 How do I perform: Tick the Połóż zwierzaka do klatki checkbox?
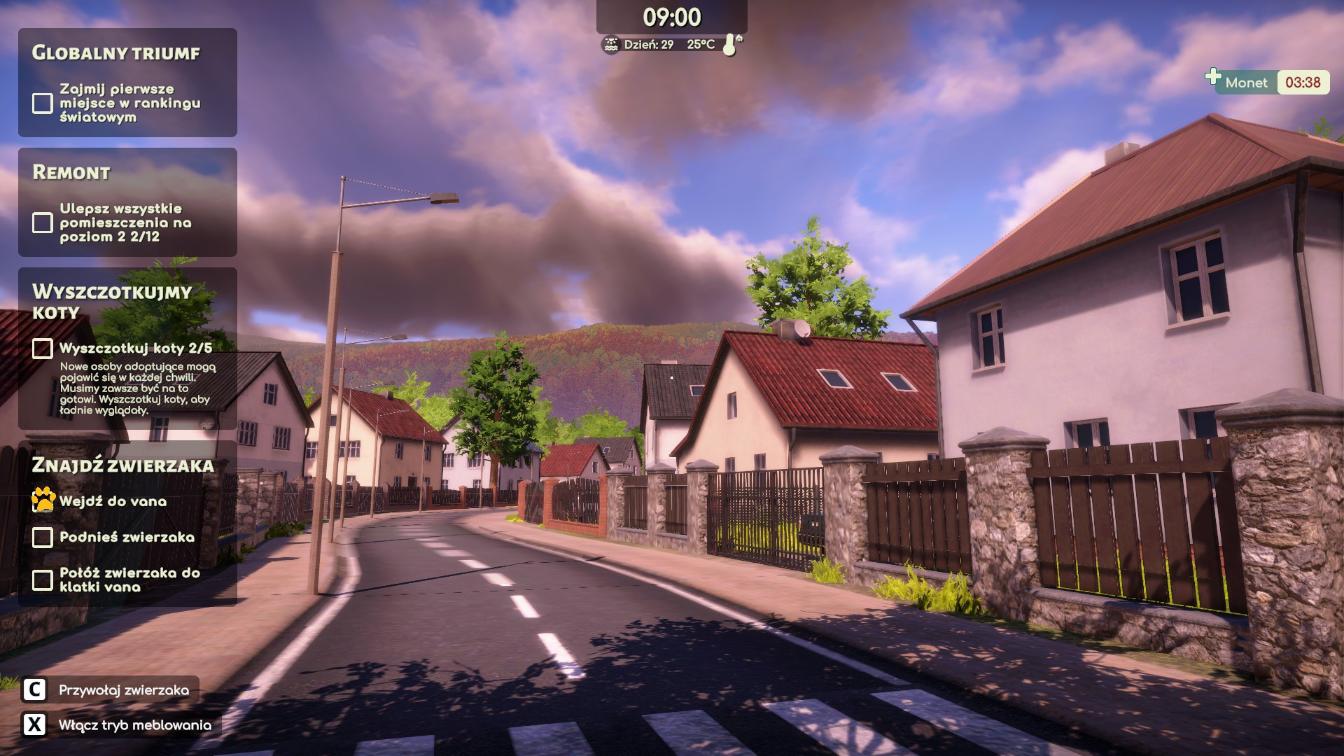pos(42,580)
